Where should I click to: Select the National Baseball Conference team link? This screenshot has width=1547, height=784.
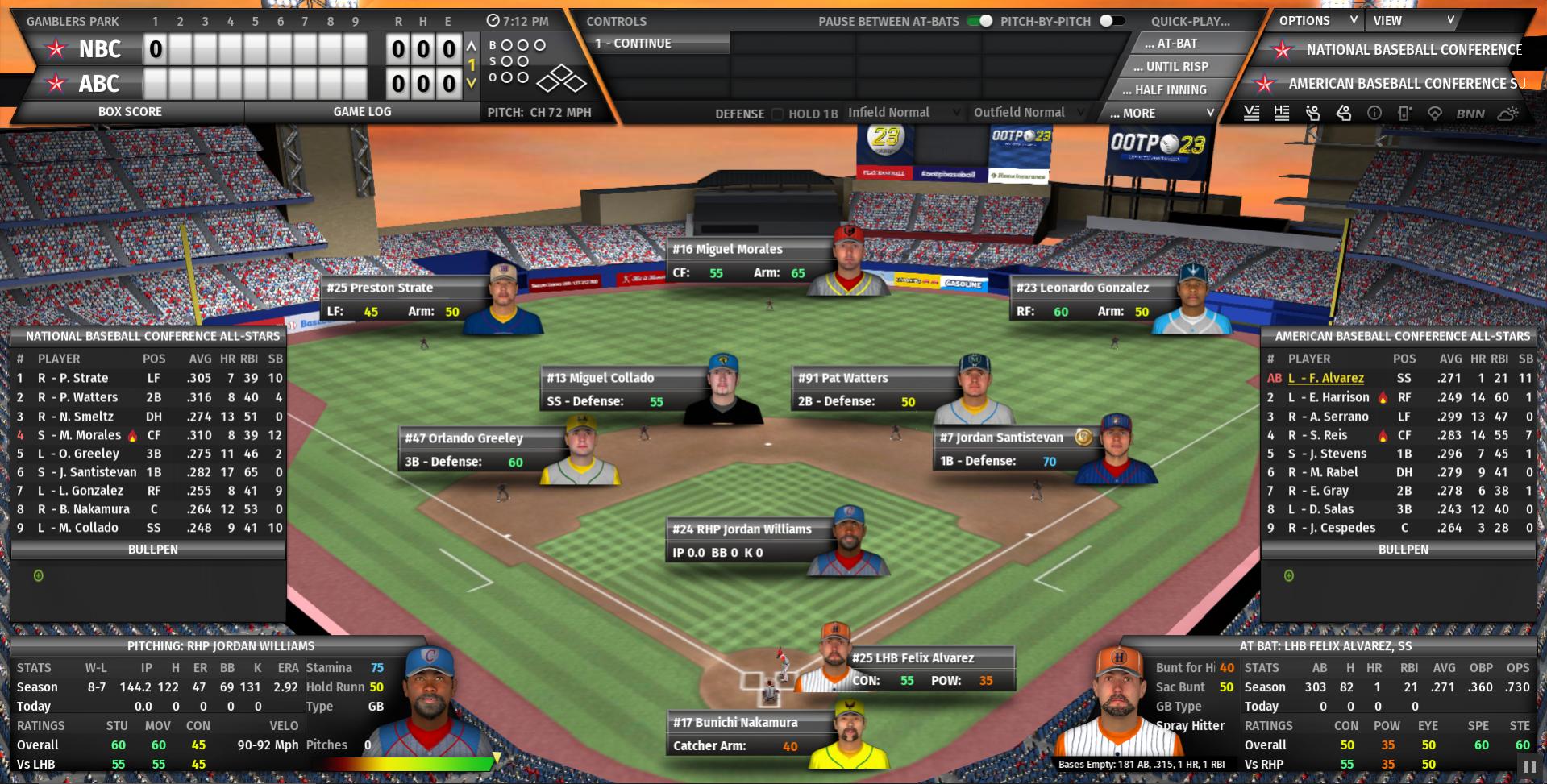[1413, 50]
